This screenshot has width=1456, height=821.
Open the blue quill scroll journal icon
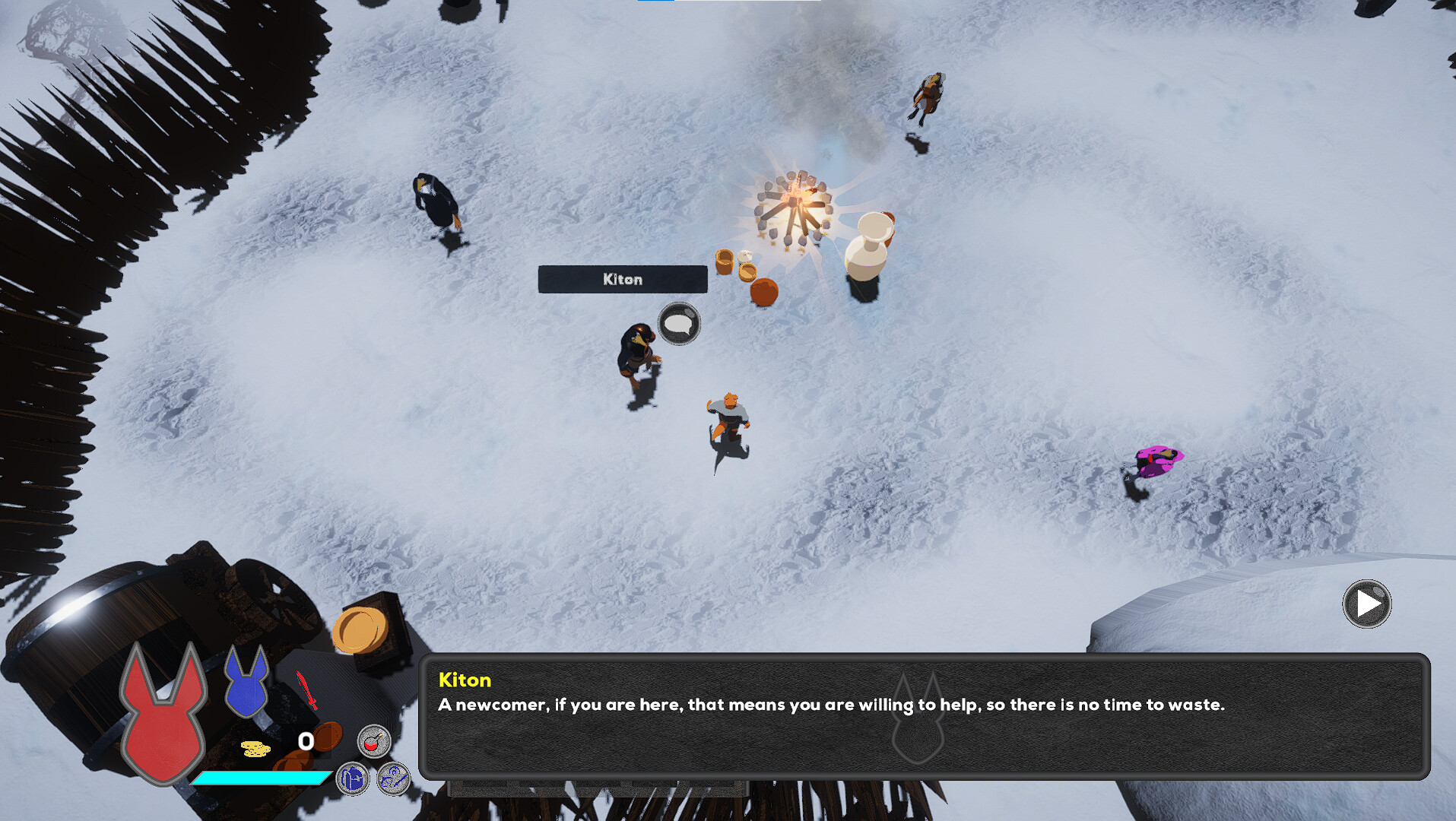tap(394, 779)
